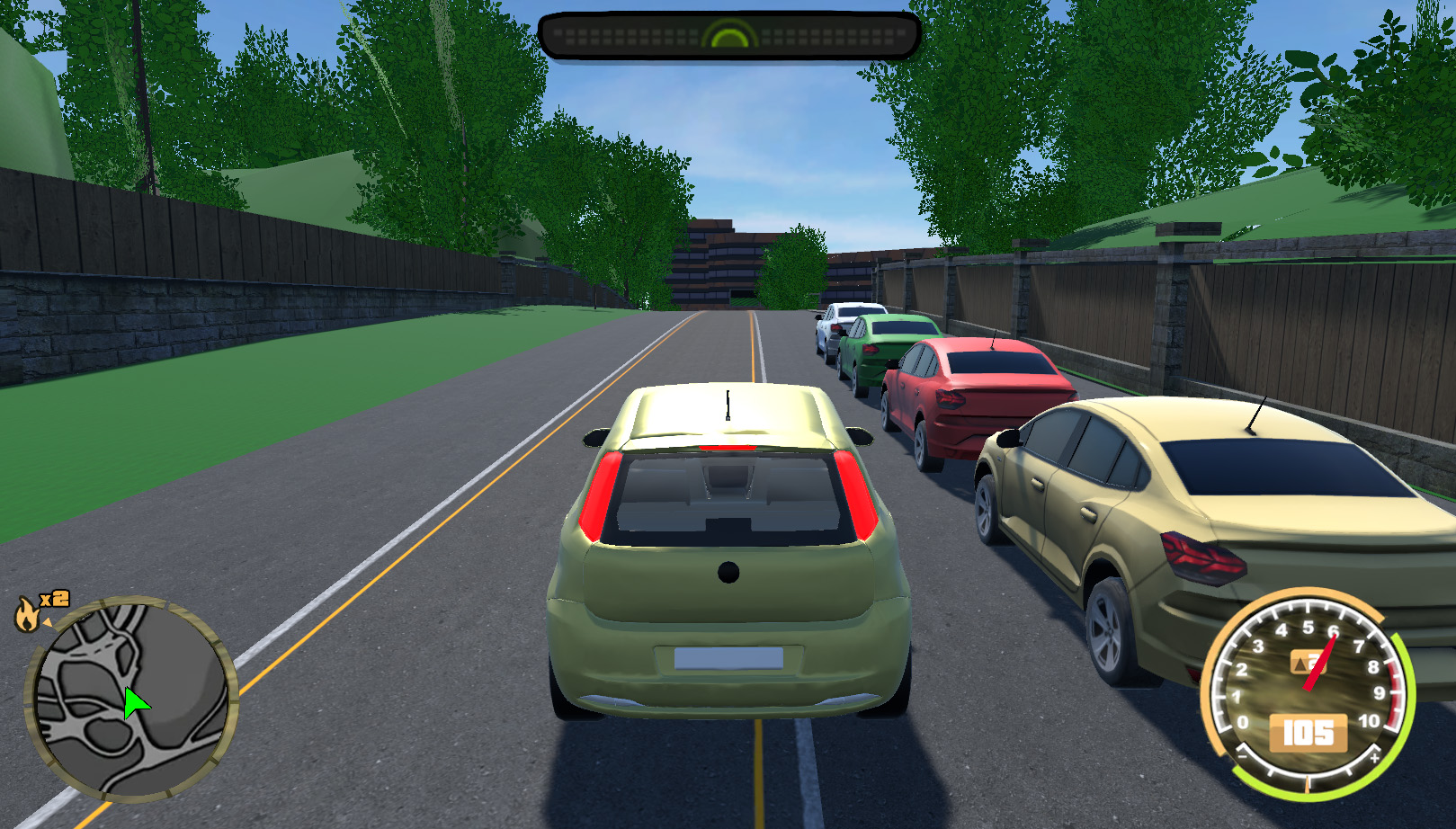The image size is (1456, 829).
Task: Click the minus symbol on the gauge rim
Action: [x=1243, y=756]
